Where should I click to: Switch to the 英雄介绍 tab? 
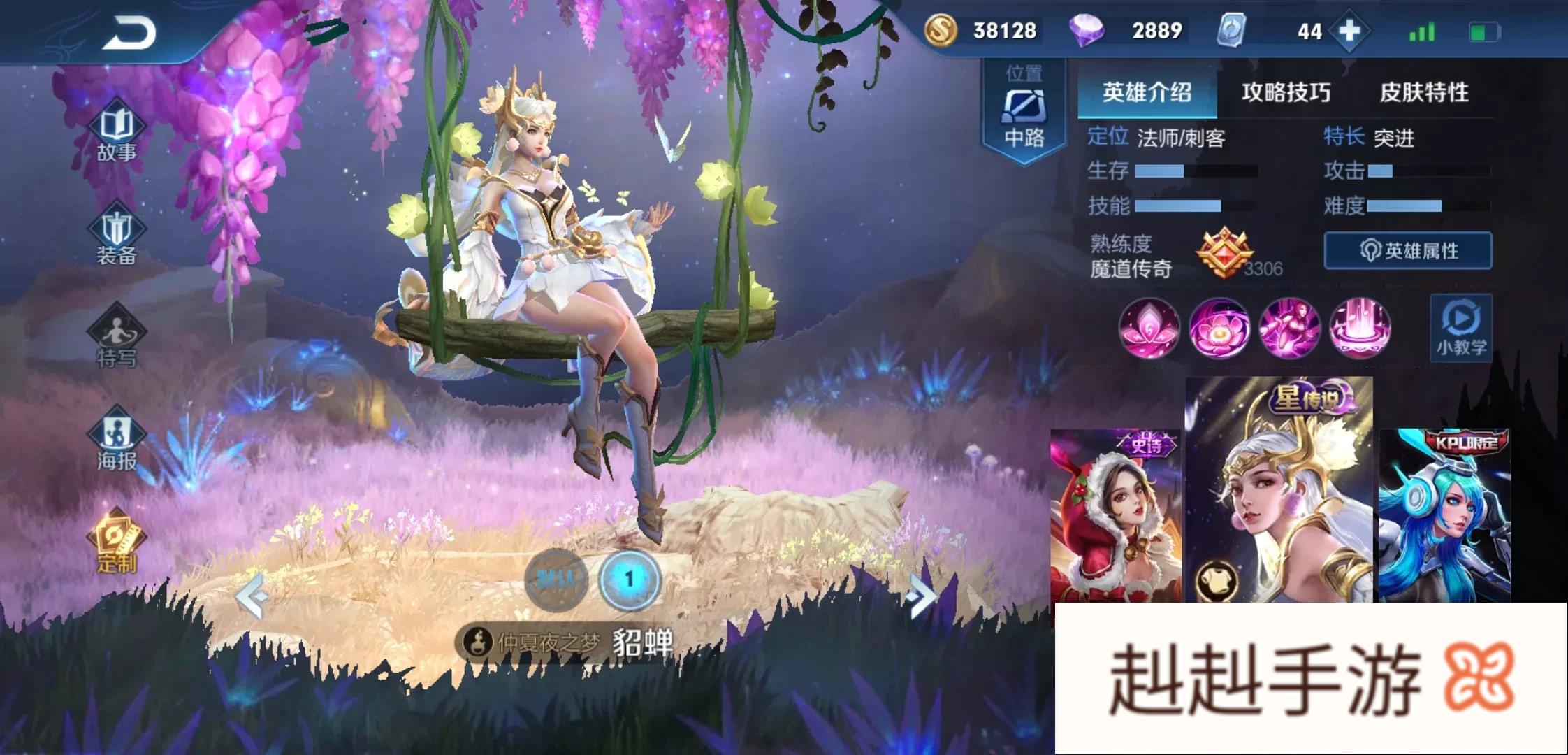click(1147, 92)
